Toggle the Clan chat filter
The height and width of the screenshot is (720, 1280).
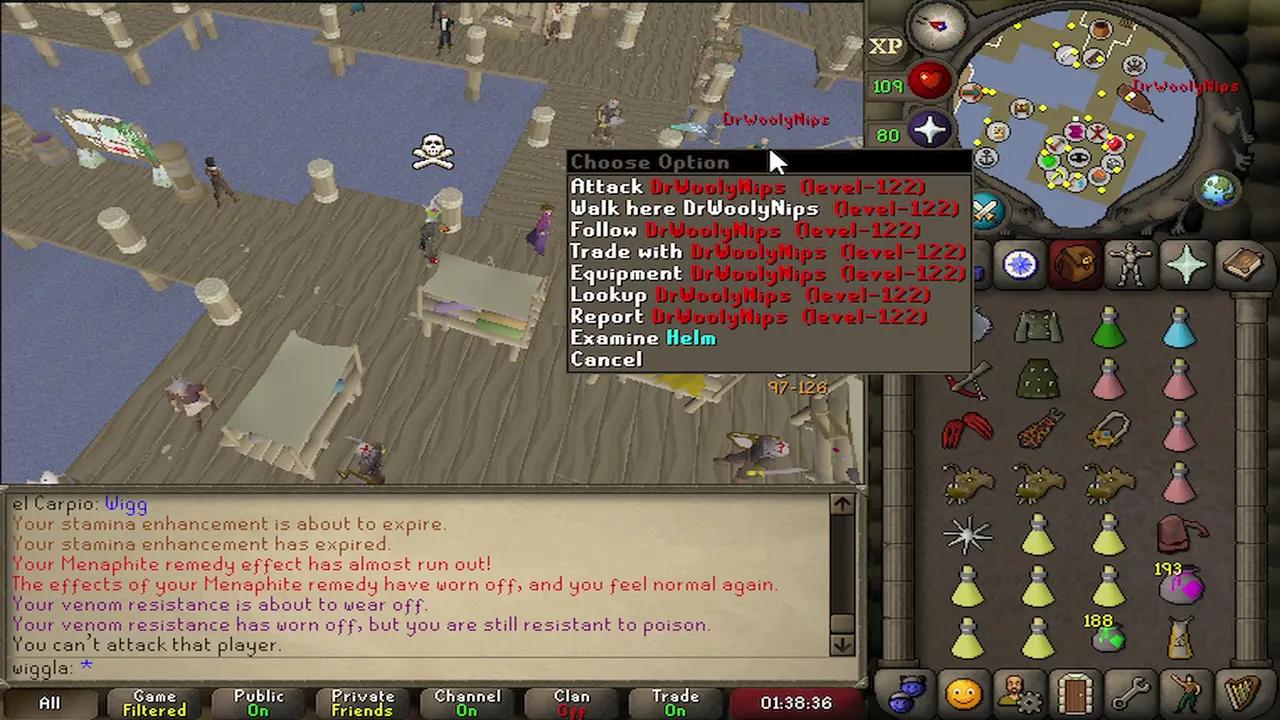(x=571, y=703)
